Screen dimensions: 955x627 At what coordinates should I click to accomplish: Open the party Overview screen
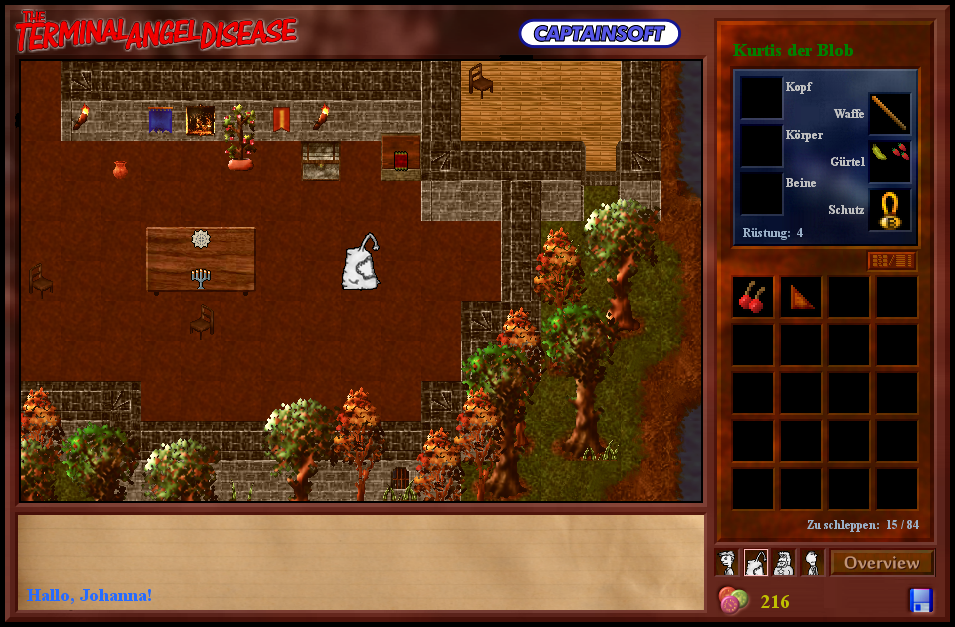[x=881, y=563]
